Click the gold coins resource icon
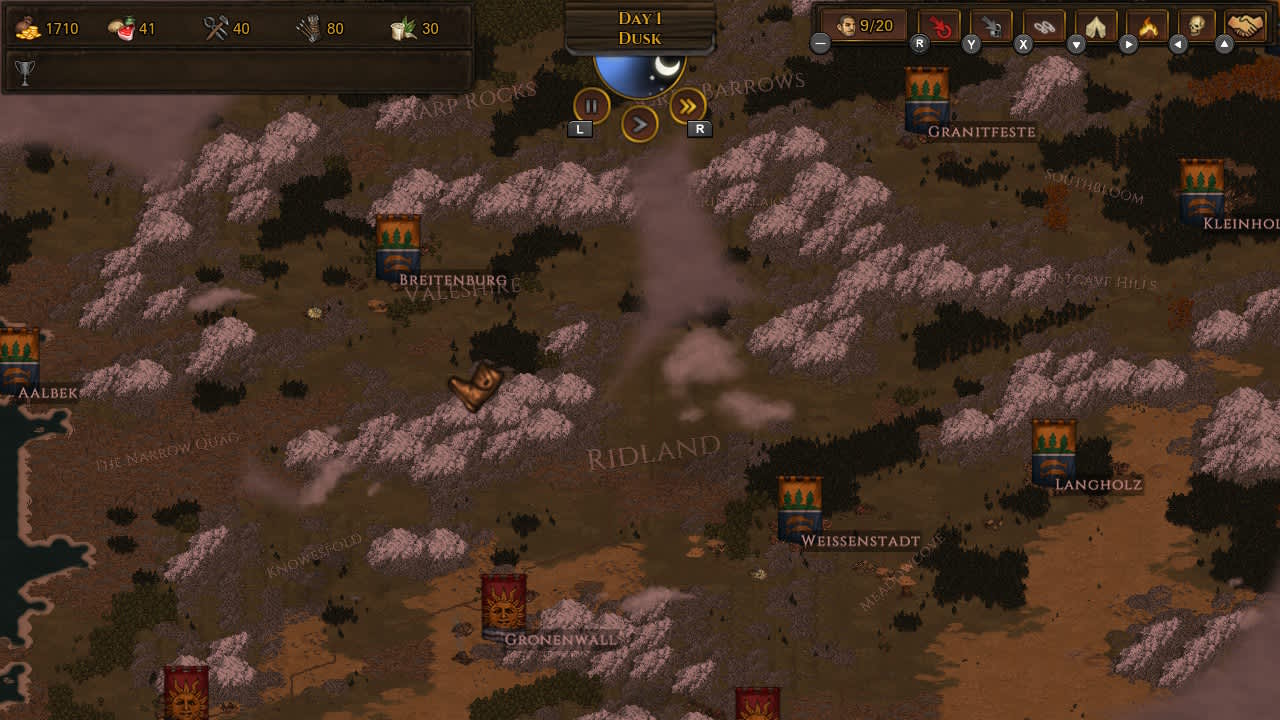The width and height of the screenshot is (1280, 720). point(28,27)
